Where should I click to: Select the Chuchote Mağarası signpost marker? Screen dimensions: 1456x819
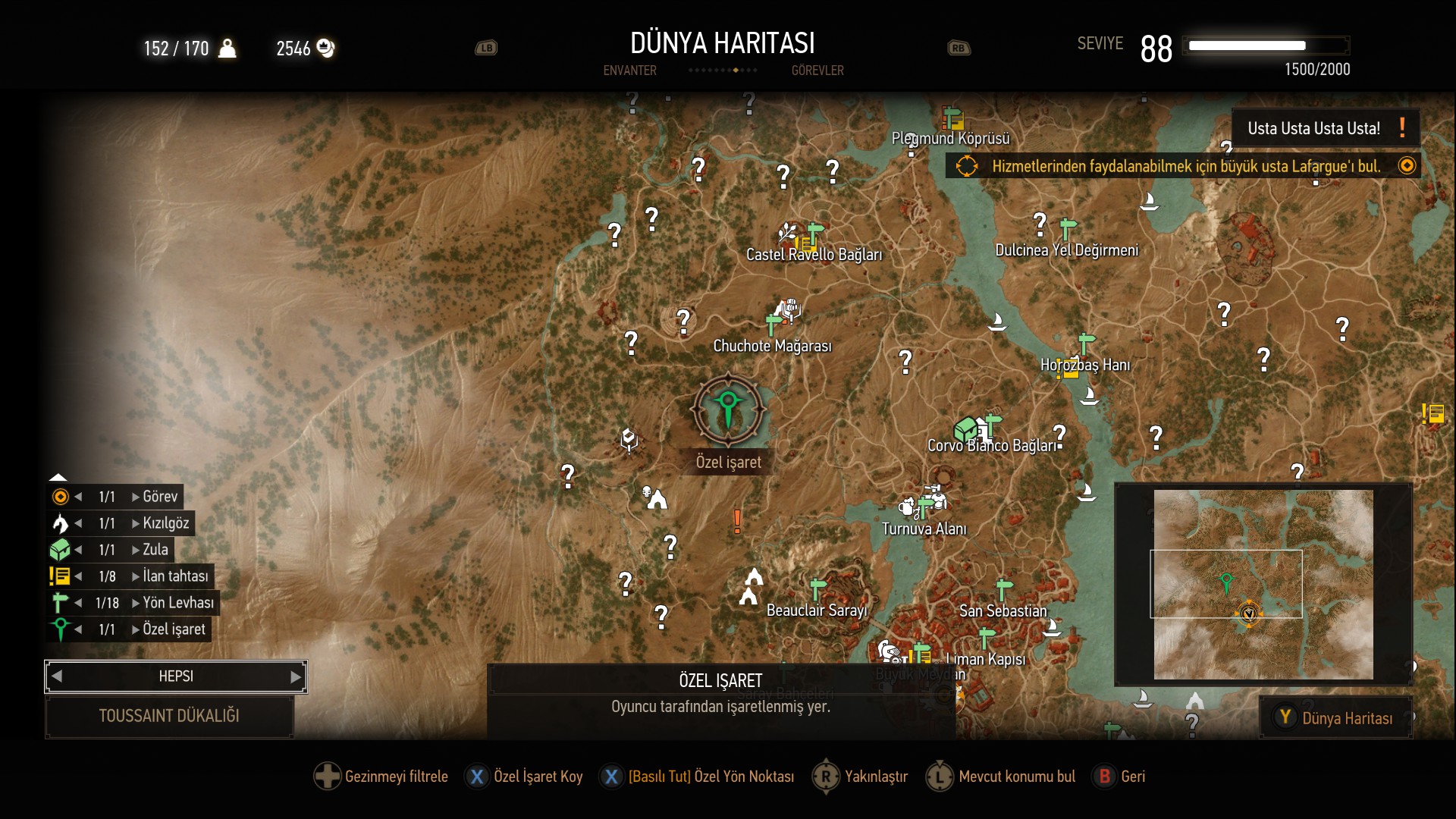(x=773, y=325)
